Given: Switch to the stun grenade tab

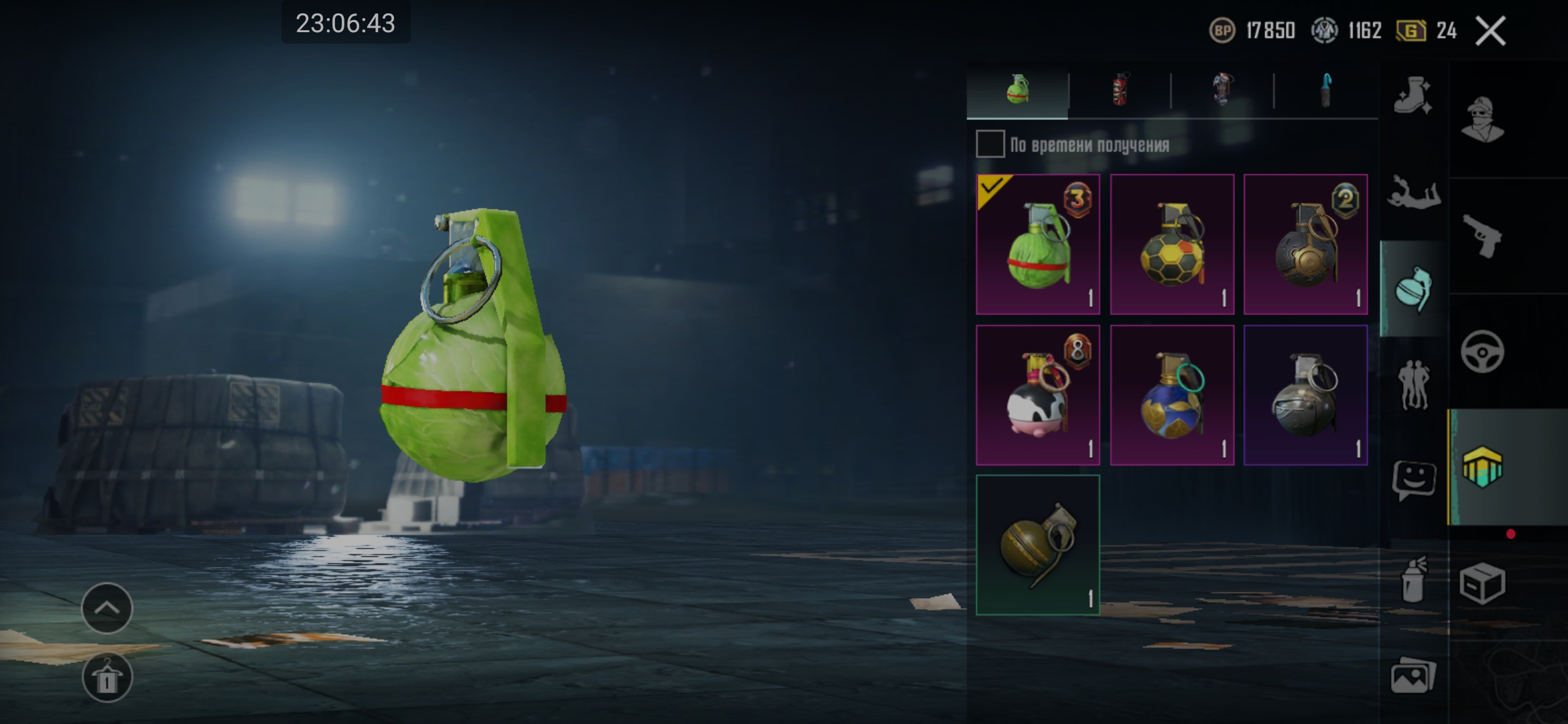Looking at the screenshot, I should click(x=1222, y=90).
